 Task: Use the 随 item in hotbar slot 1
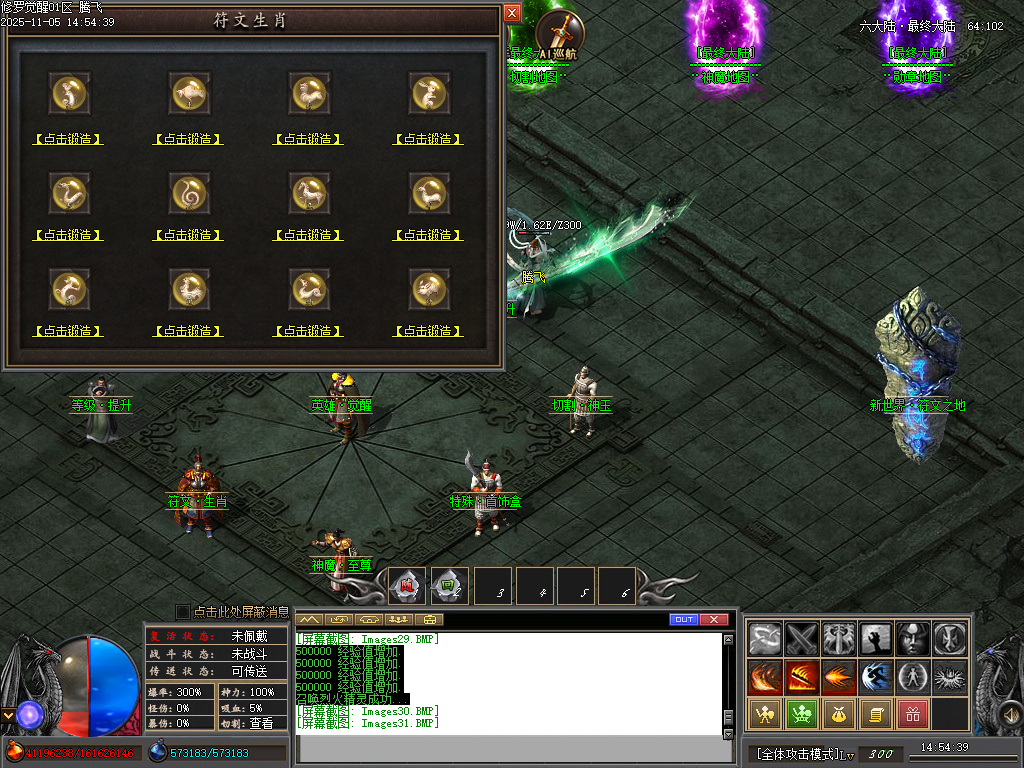408,587
